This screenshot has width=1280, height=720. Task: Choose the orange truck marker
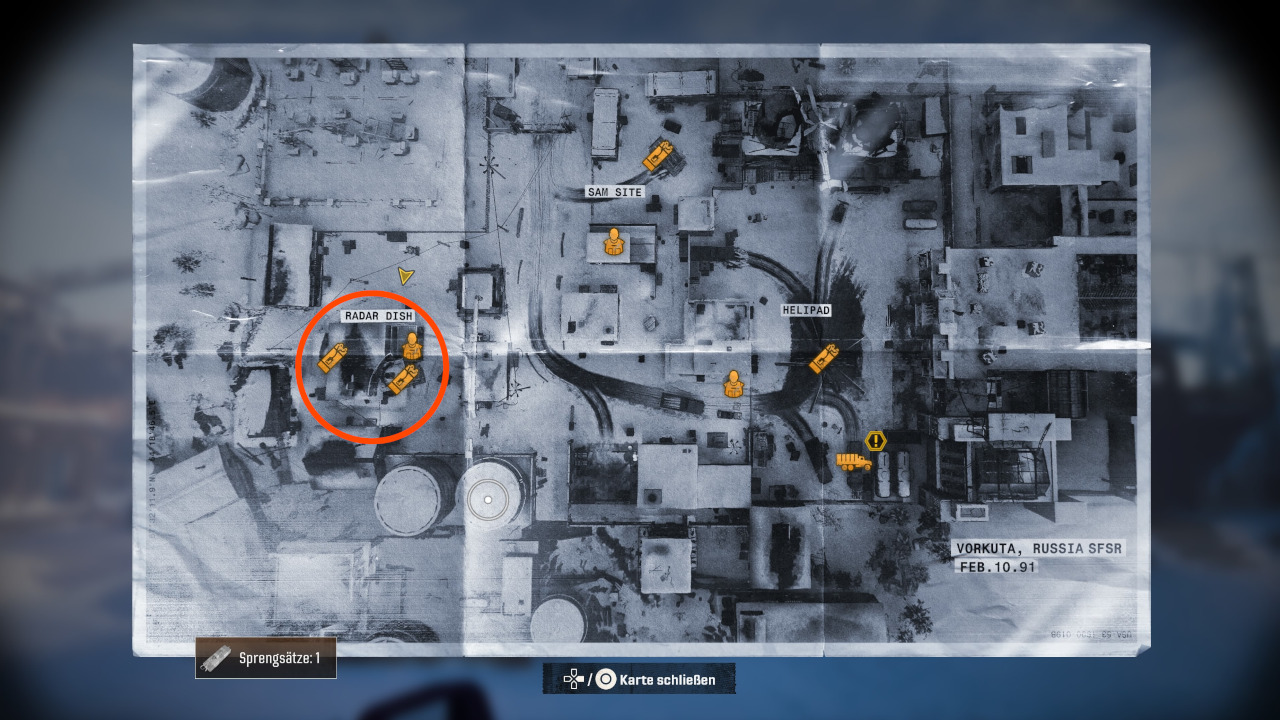pos(853,462)
